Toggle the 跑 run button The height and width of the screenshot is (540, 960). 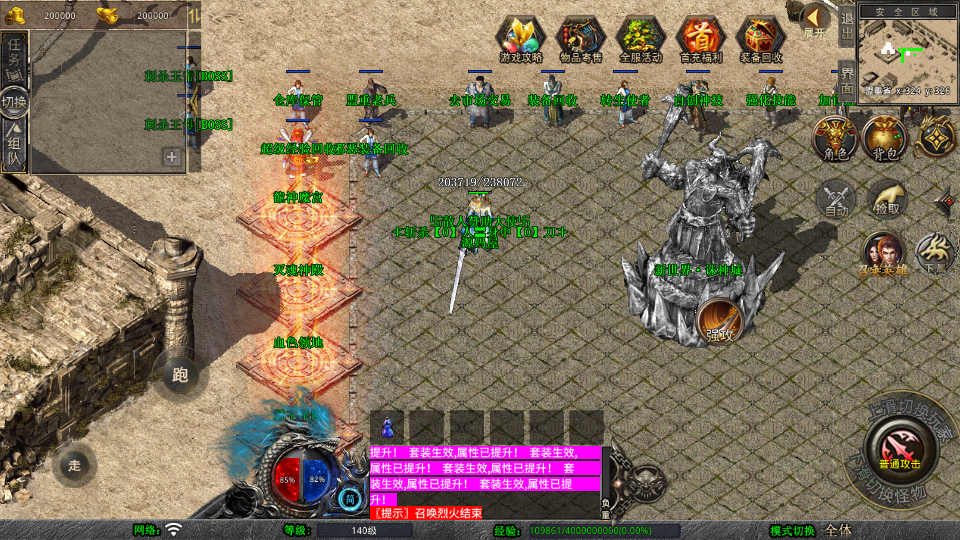180,375
